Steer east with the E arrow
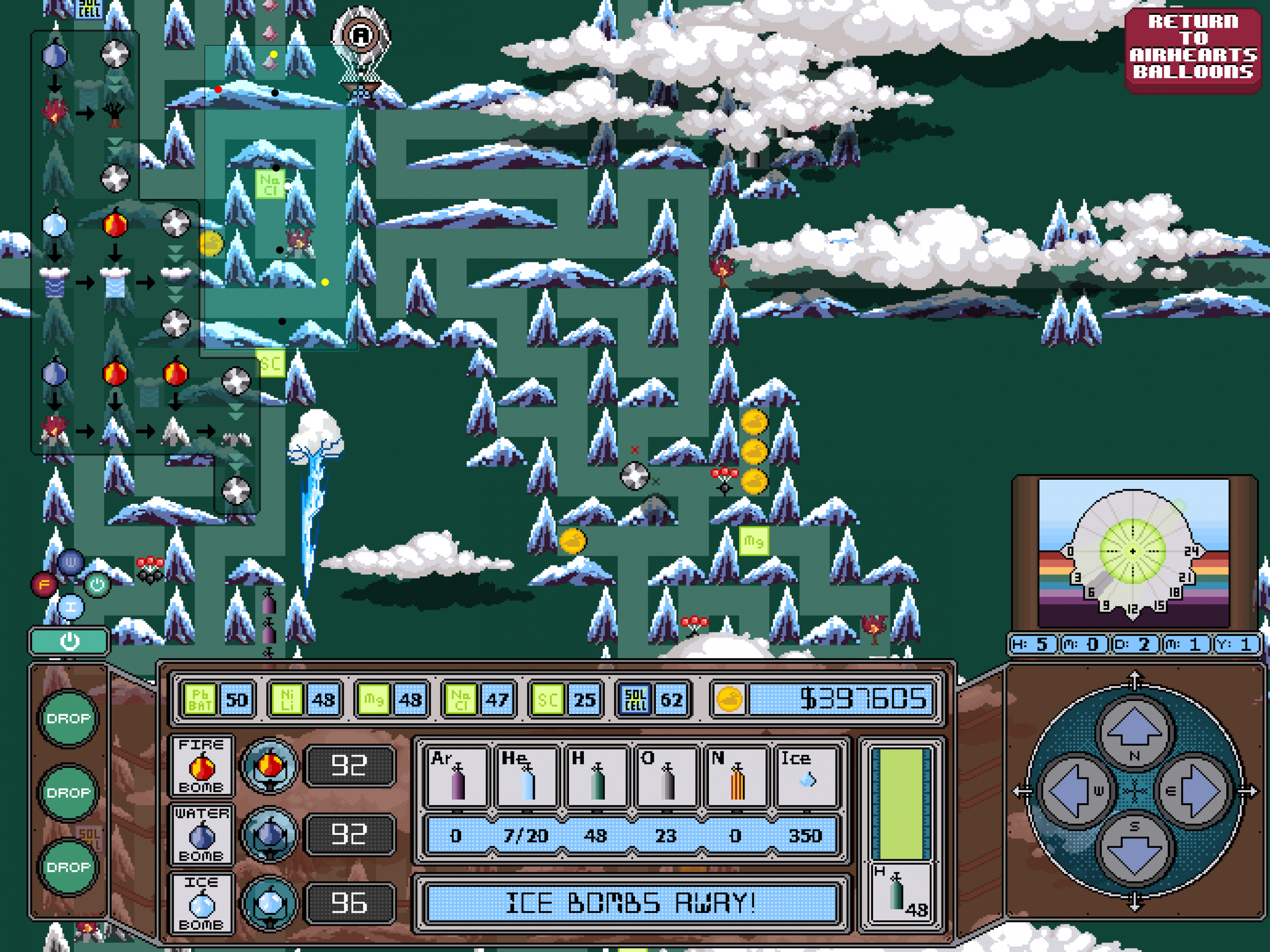The image size is (1270, 952). click(x=1194, y=791)
